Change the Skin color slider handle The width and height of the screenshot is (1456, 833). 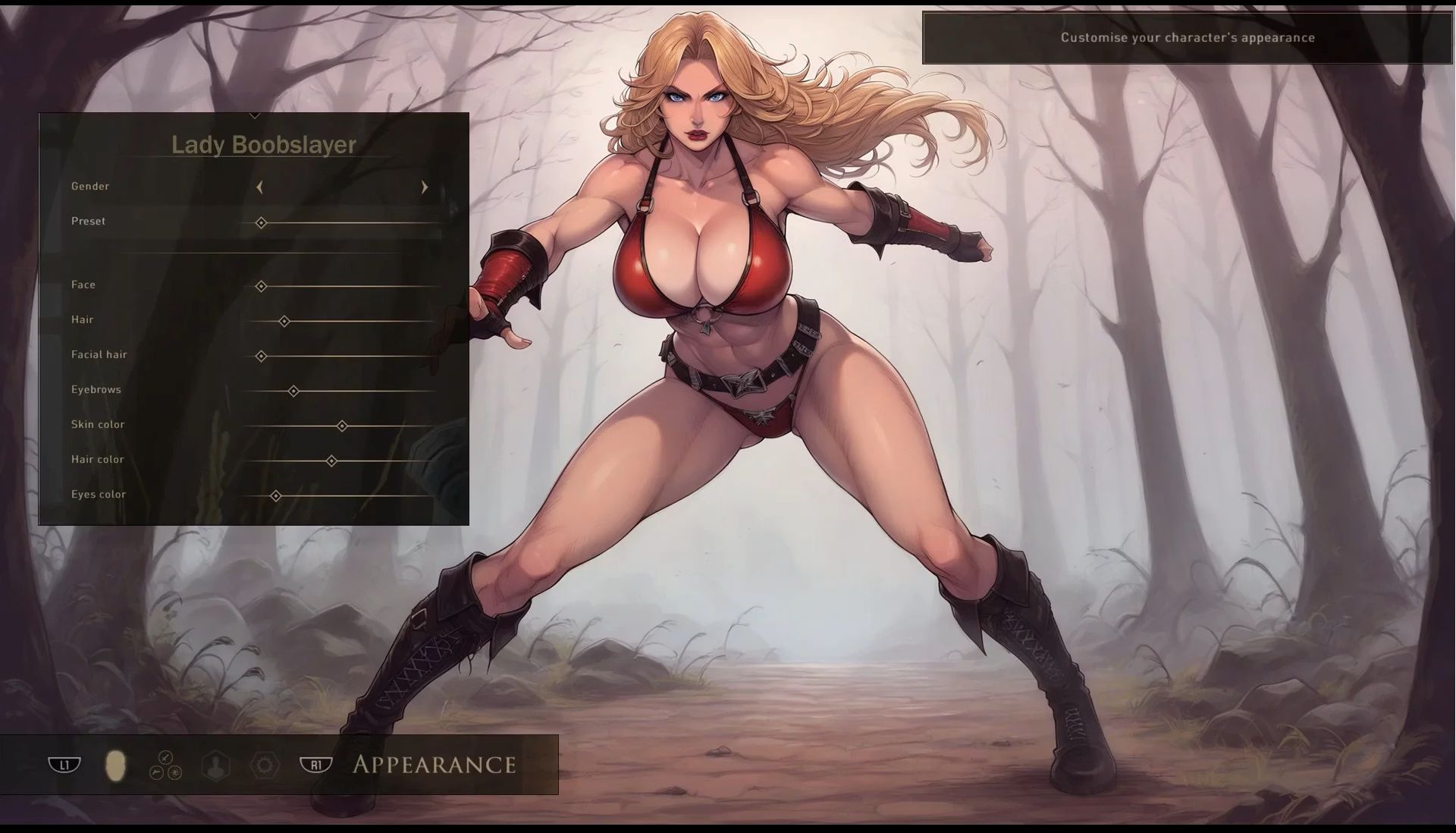(342, 426)
